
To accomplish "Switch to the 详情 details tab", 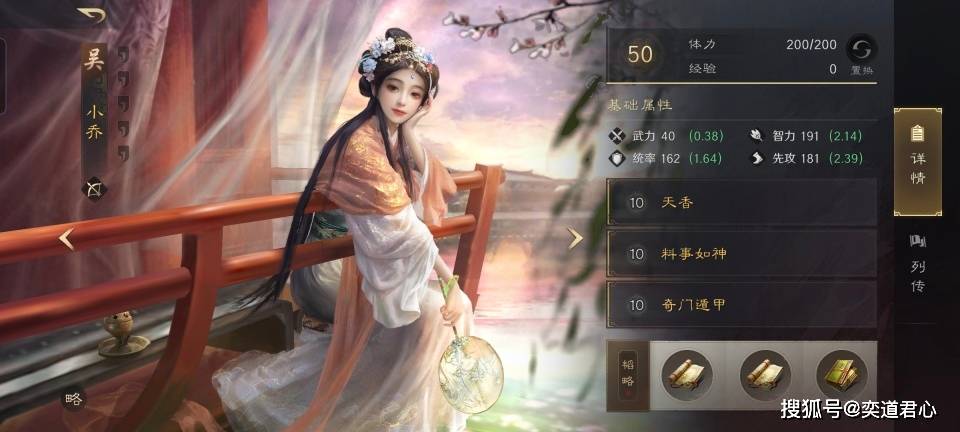I will coord(917,160).
